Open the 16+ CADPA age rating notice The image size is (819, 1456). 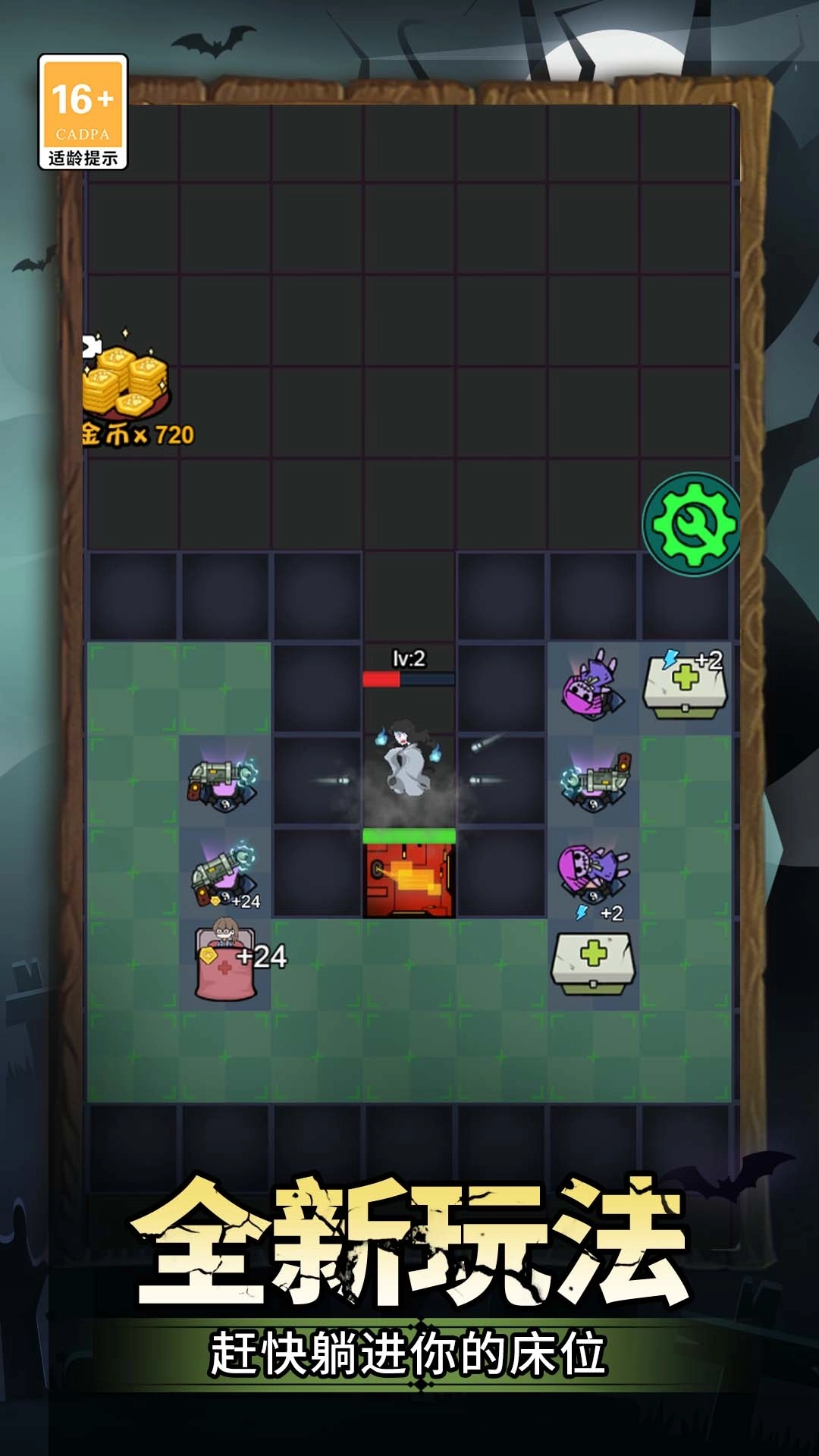coord(83,111)
